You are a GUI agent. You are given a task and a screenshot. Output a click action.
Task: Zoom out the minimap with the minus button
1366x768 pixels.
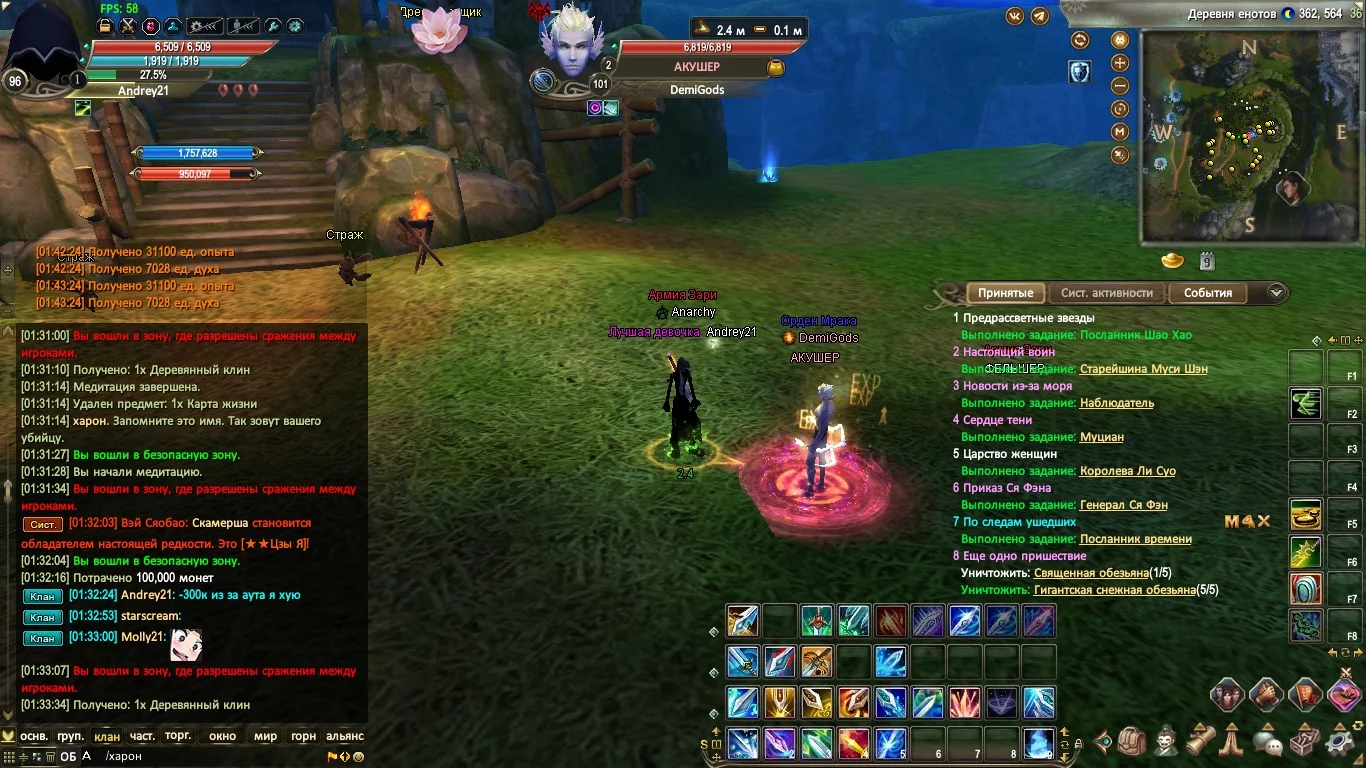point(1120,86)
